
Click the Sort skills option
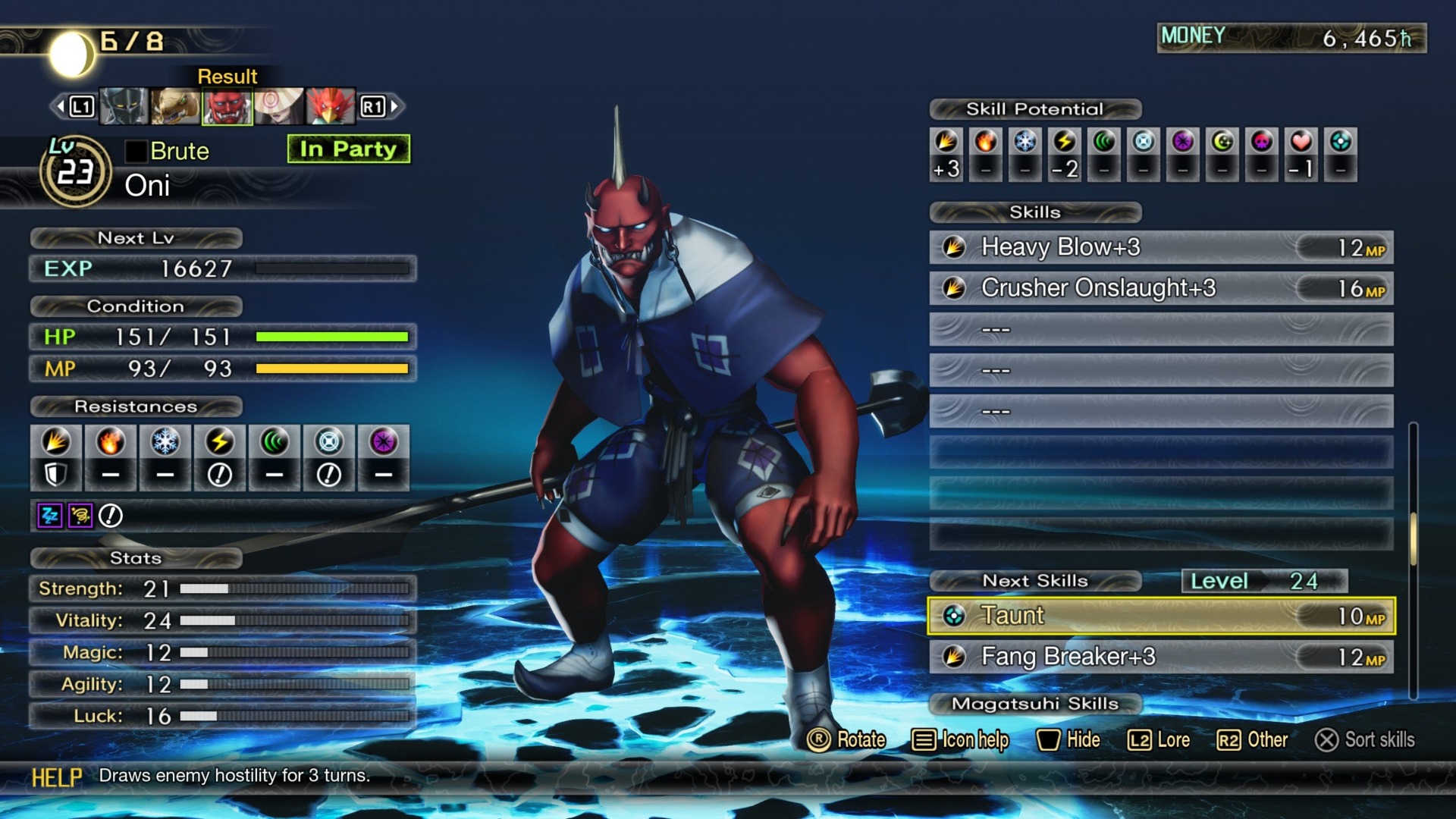(1367, 741)
